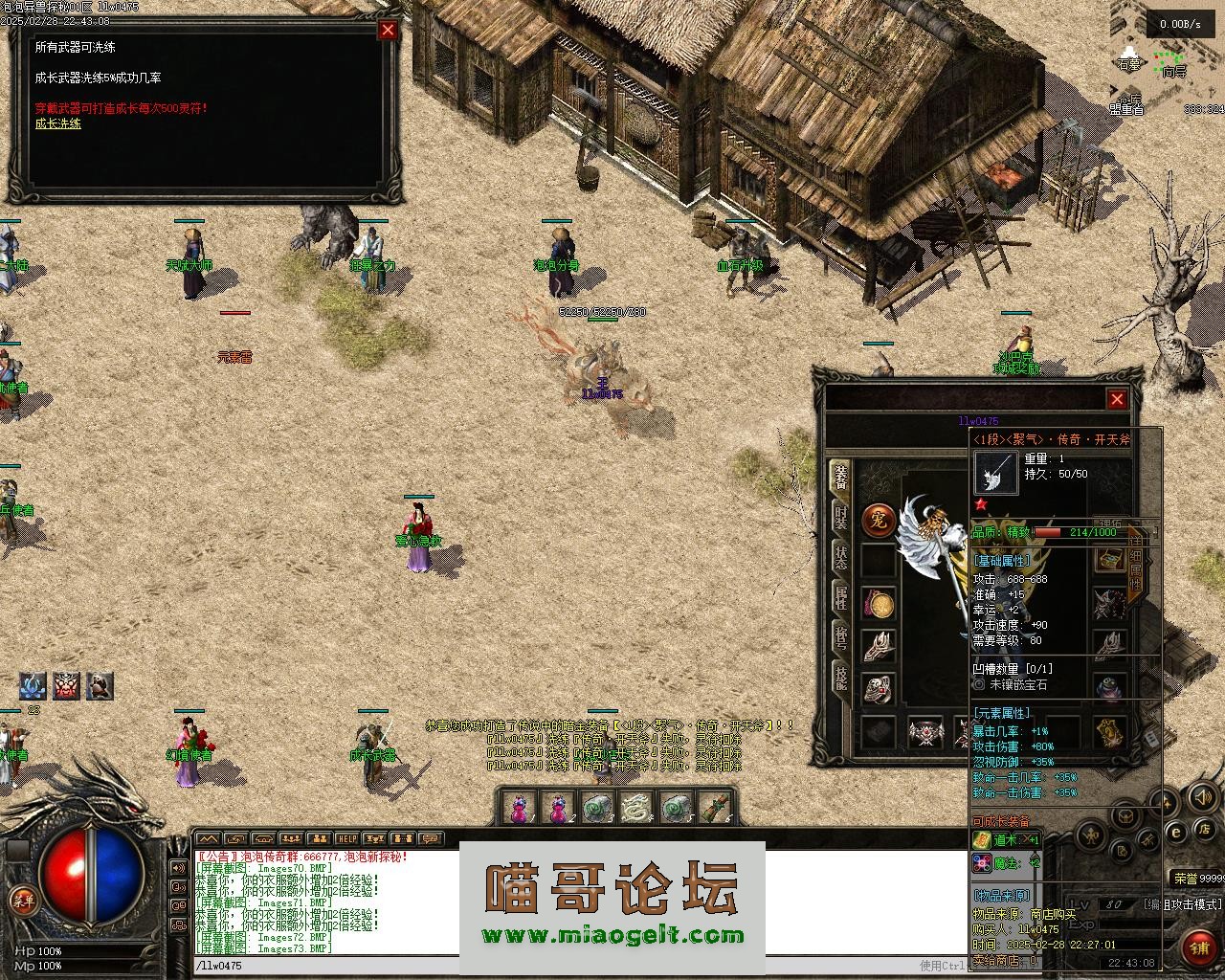Switch to the 时装 tab

pos(839,517)
